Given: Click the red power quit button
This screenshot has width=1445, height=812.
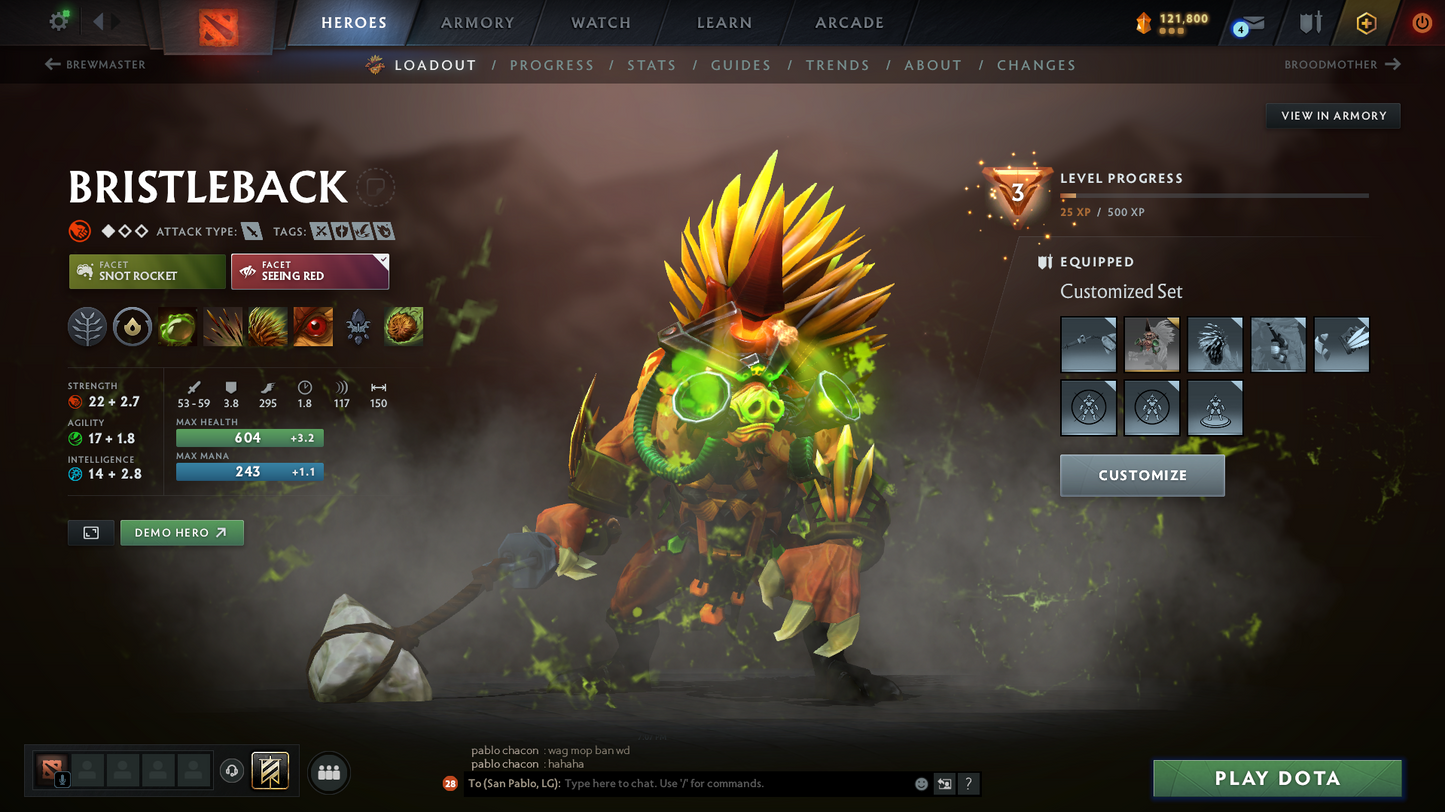Looking at the screenshot, I should point(1421,22).
